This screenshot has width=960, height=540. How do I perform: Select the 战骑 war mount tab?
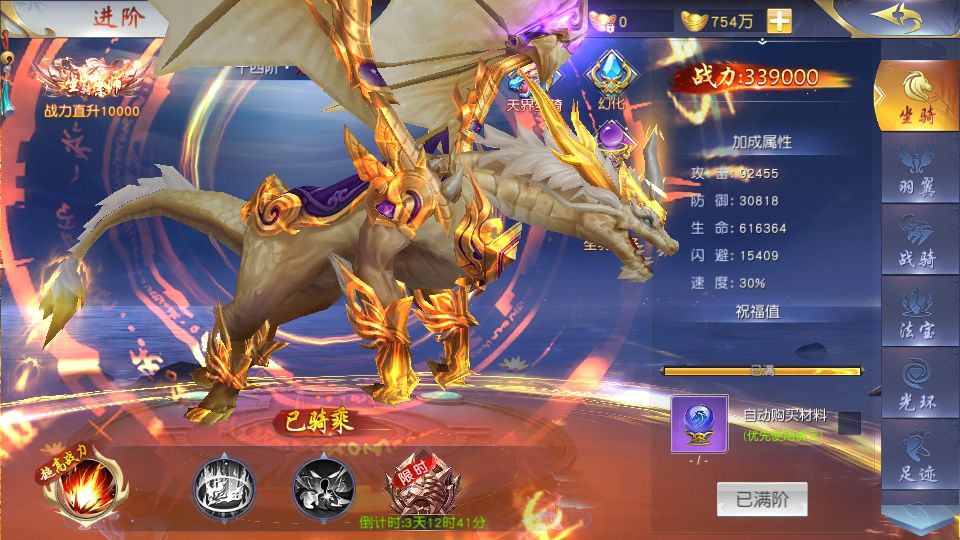(x=917, y=239)
